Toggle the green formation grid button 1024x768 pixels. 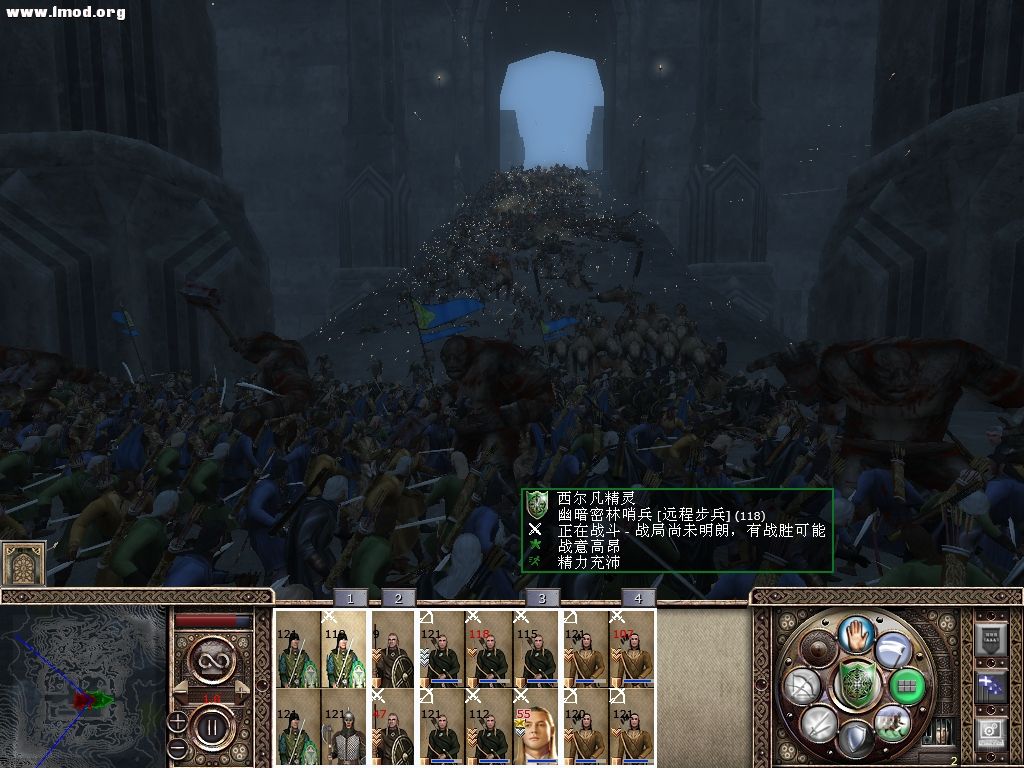pos(907,686)
